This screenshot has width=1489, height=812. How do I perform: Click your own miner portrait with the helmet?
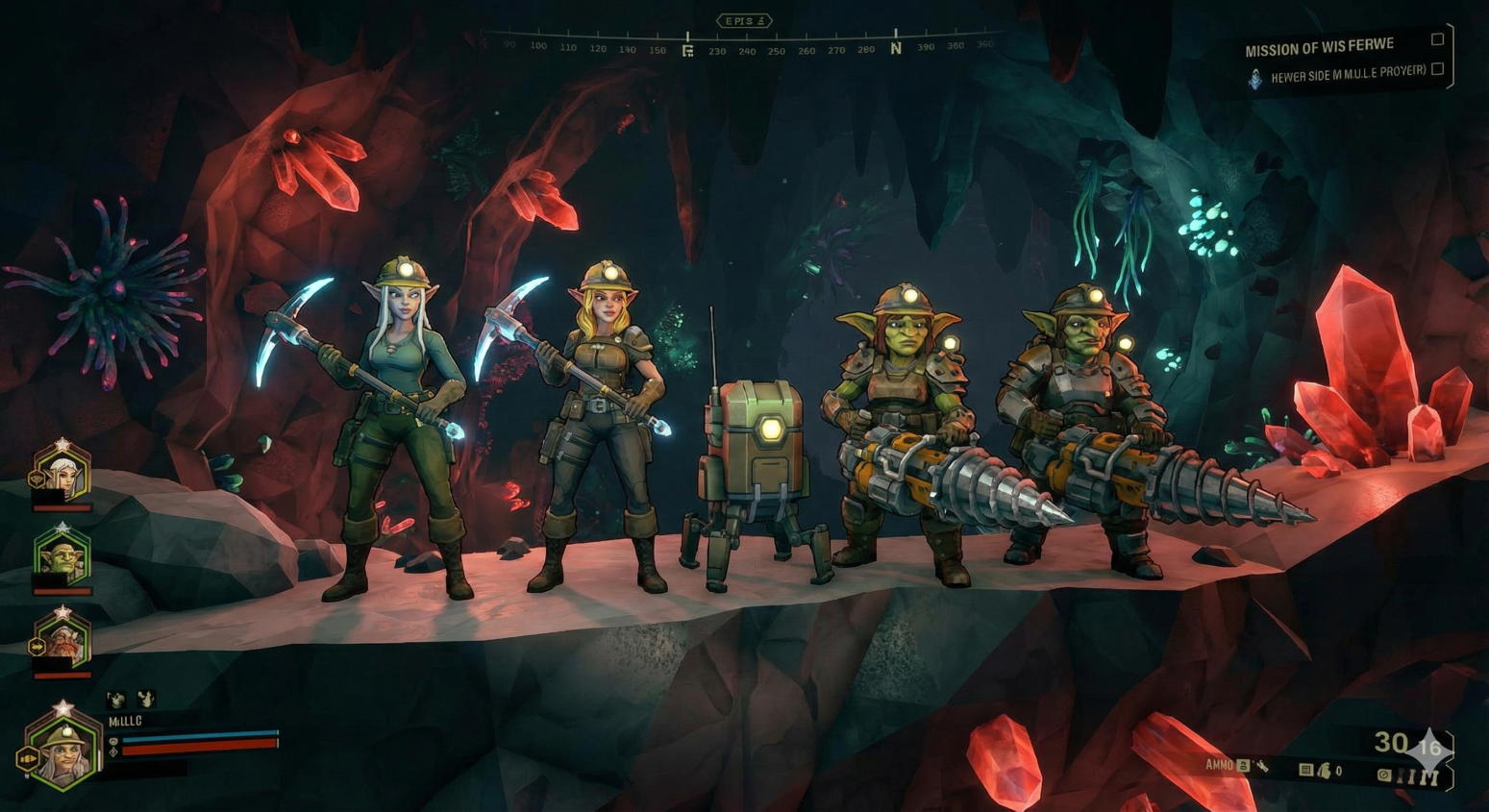click(64, 751)
